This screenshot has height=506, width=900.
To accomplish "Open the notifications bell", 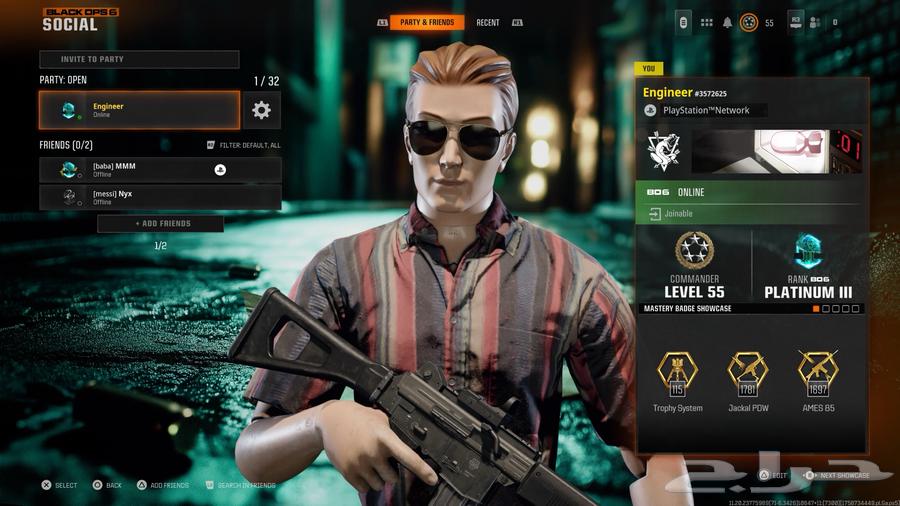I will coord(728,22).
